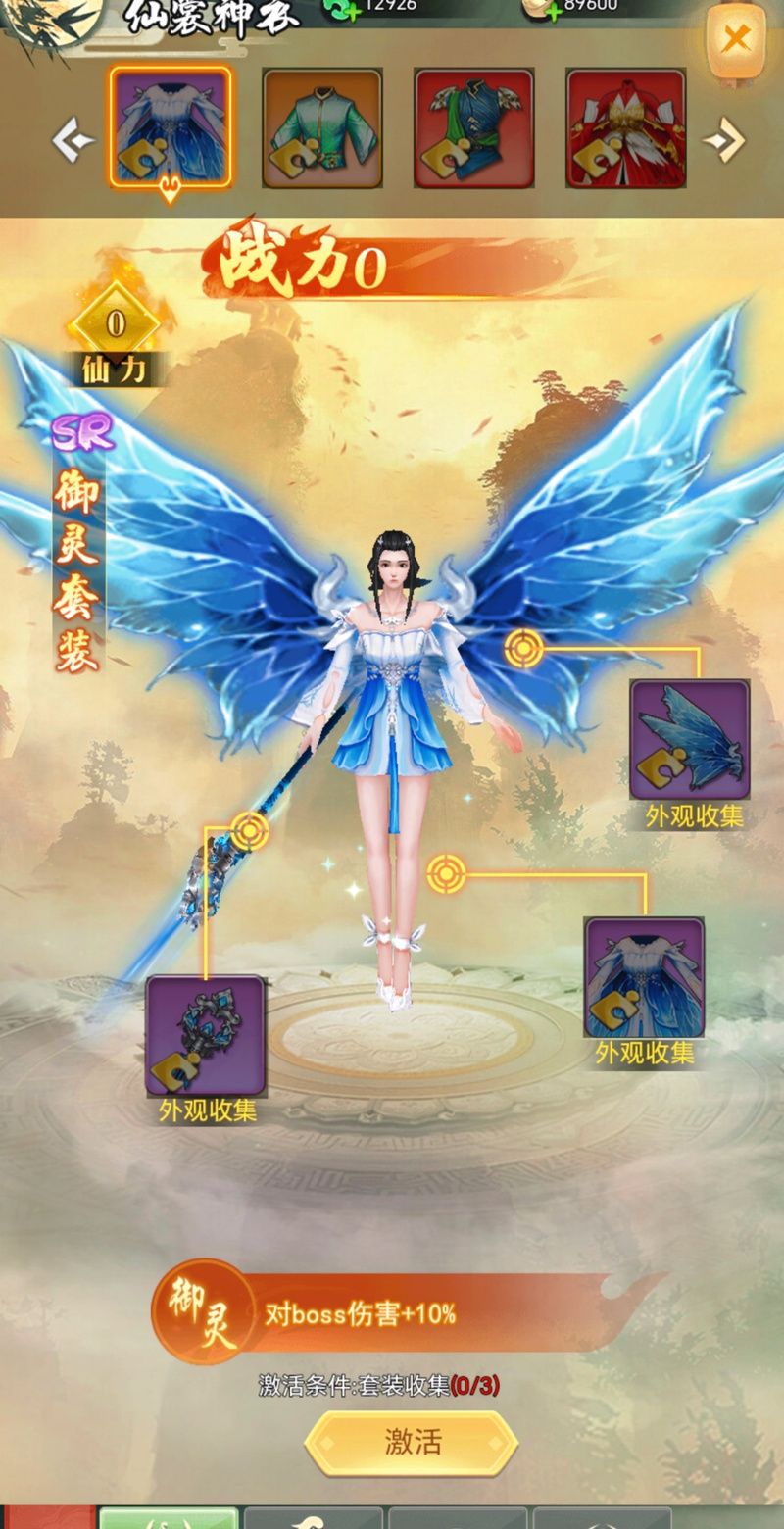The width and height of the screenshot is (784, 1529).
Task: Select the blue and white dress costume thumbnail
Action: click(171, 126)
